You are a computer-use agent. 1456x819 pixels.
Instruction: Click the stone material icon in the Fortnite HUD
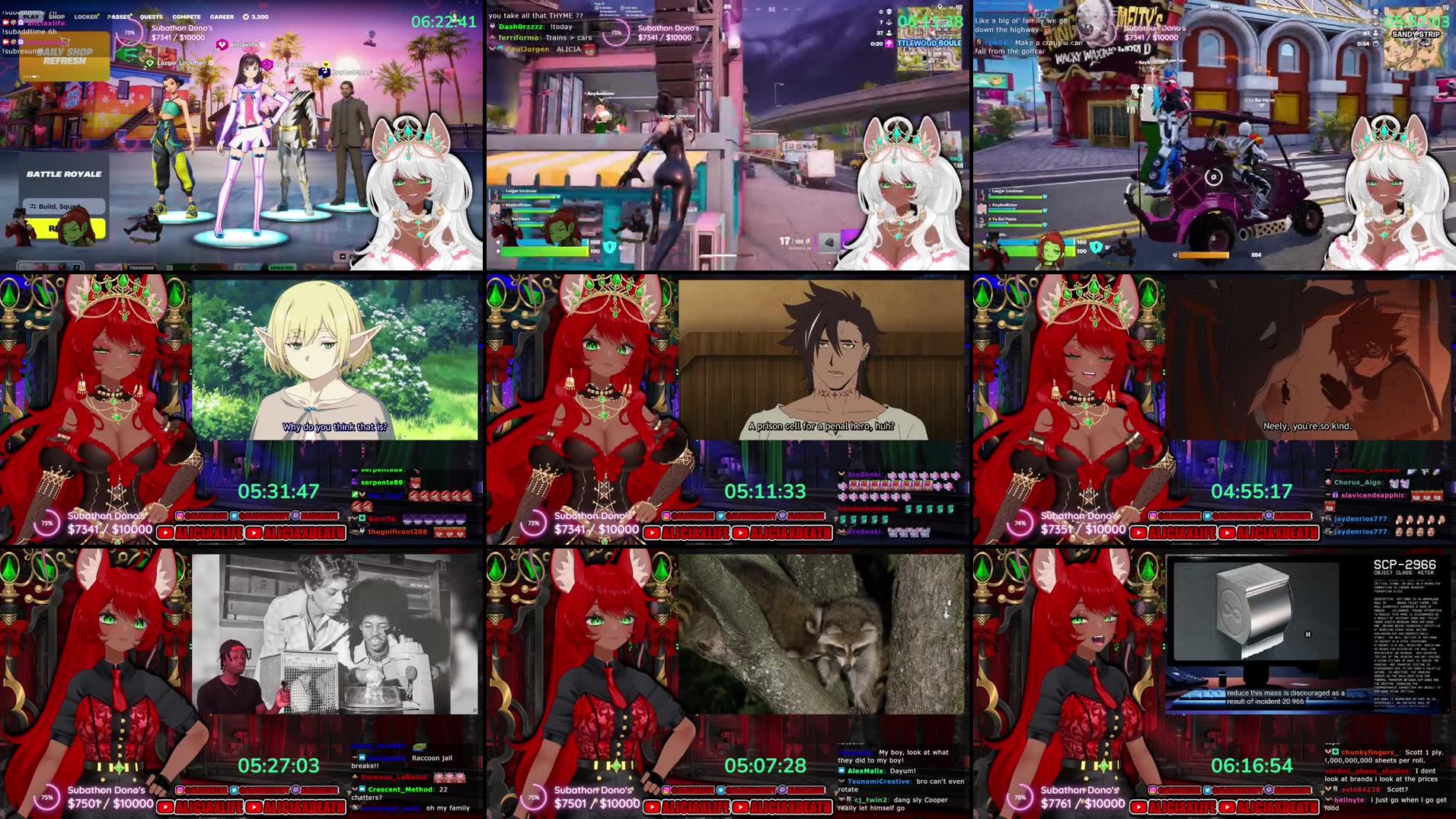(x=829, y=243)
